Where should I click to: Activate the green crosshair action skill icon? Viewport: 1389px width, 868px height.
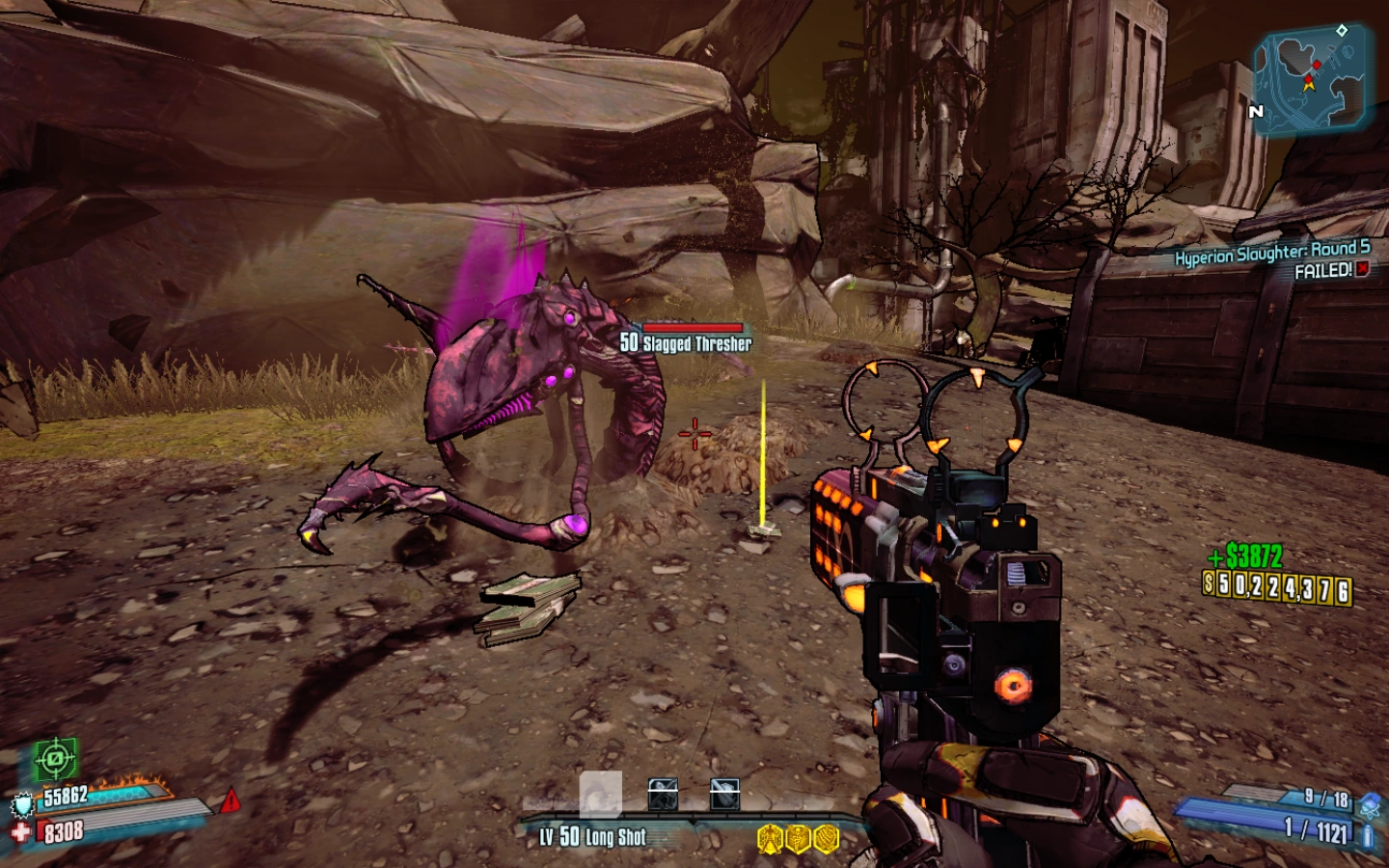(55, 759)
